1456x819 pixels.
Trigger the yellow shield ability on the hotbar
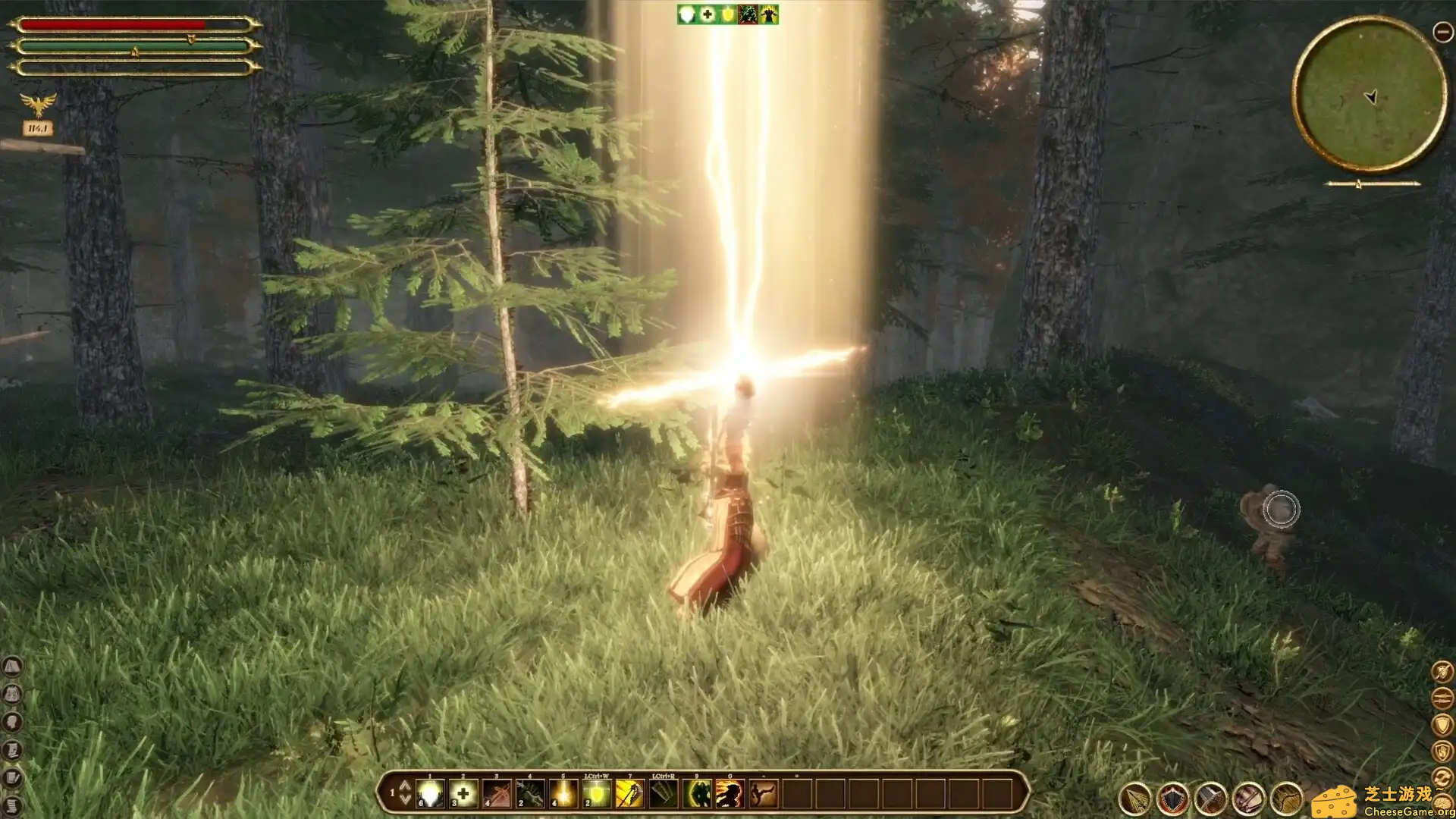[597, 794]
